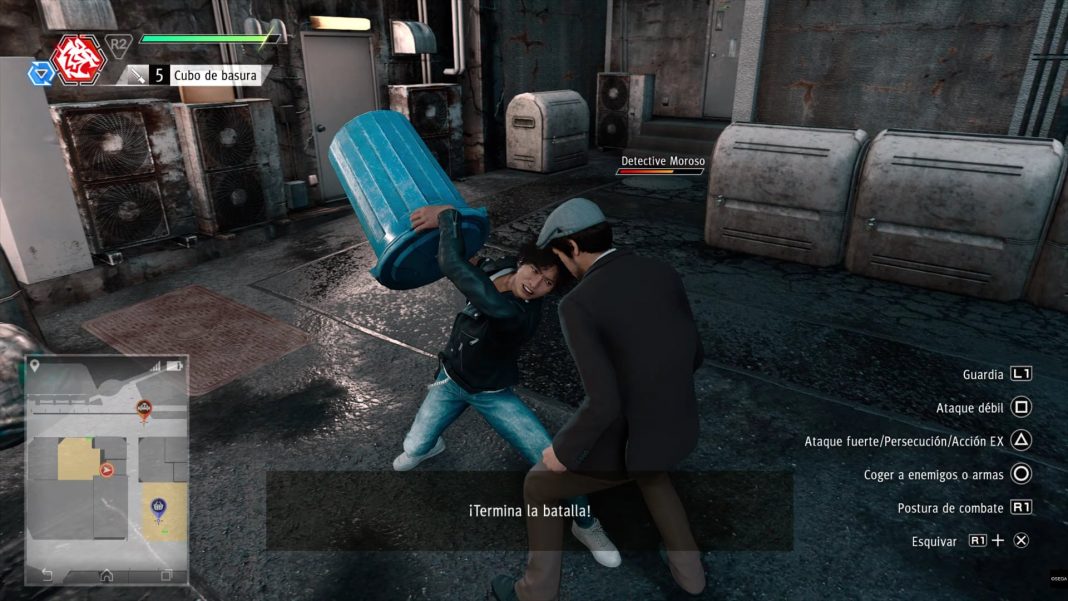Tap the back arrow on the phone minimap
Viewport: 1068px width, 601px height.
47,575
